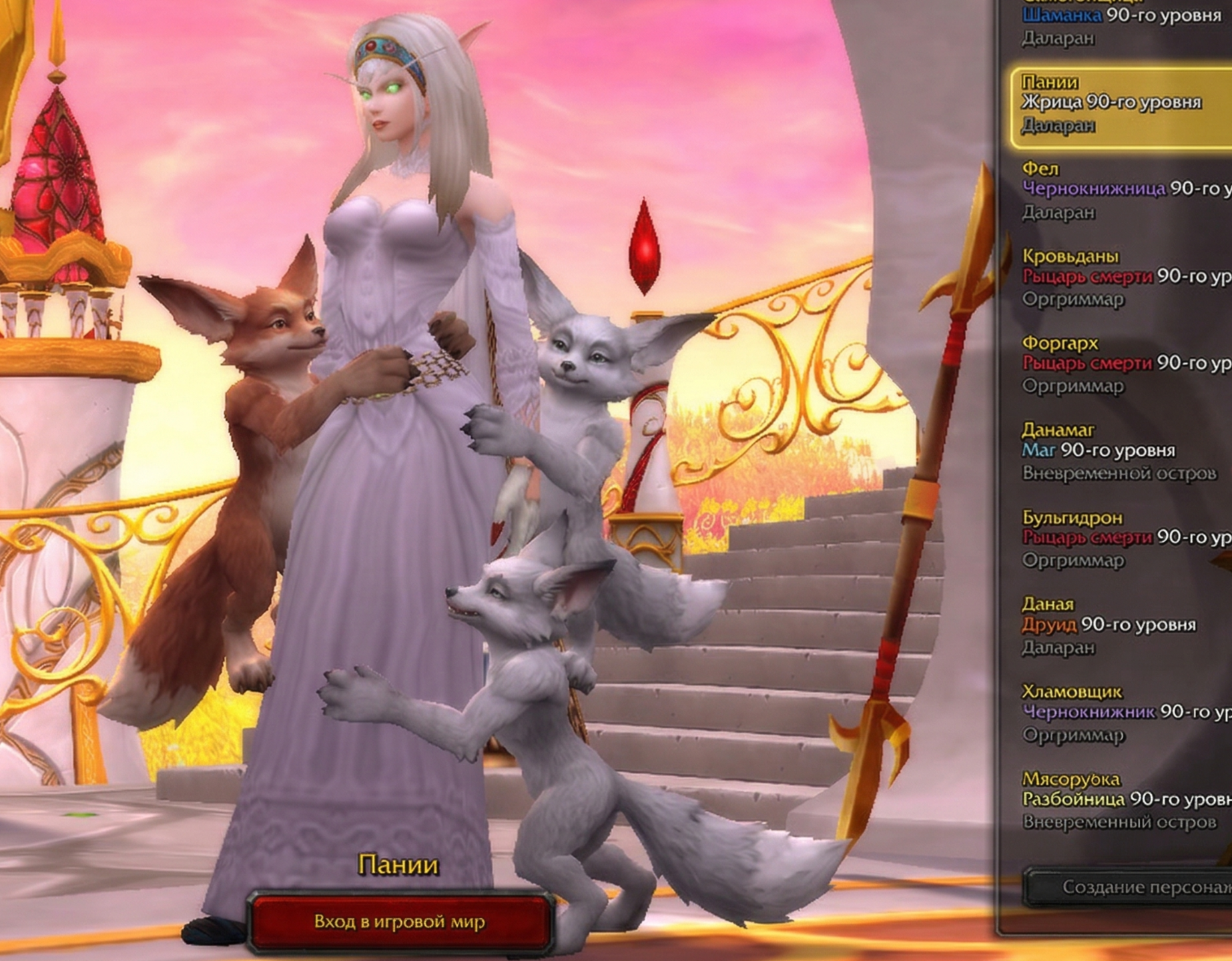The width and height of the screenshot is (1232, 961).
Task: Choose the character Бульгидрон
Action: 1121,538
